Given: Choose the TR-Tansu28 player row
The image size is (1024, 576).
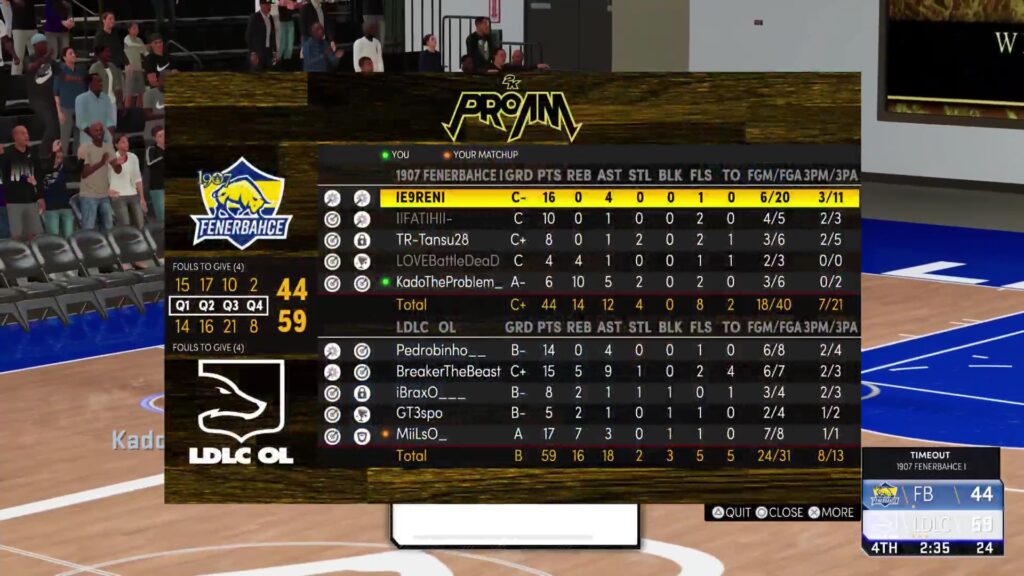Looking at the screenshot, I should point(432,240).
